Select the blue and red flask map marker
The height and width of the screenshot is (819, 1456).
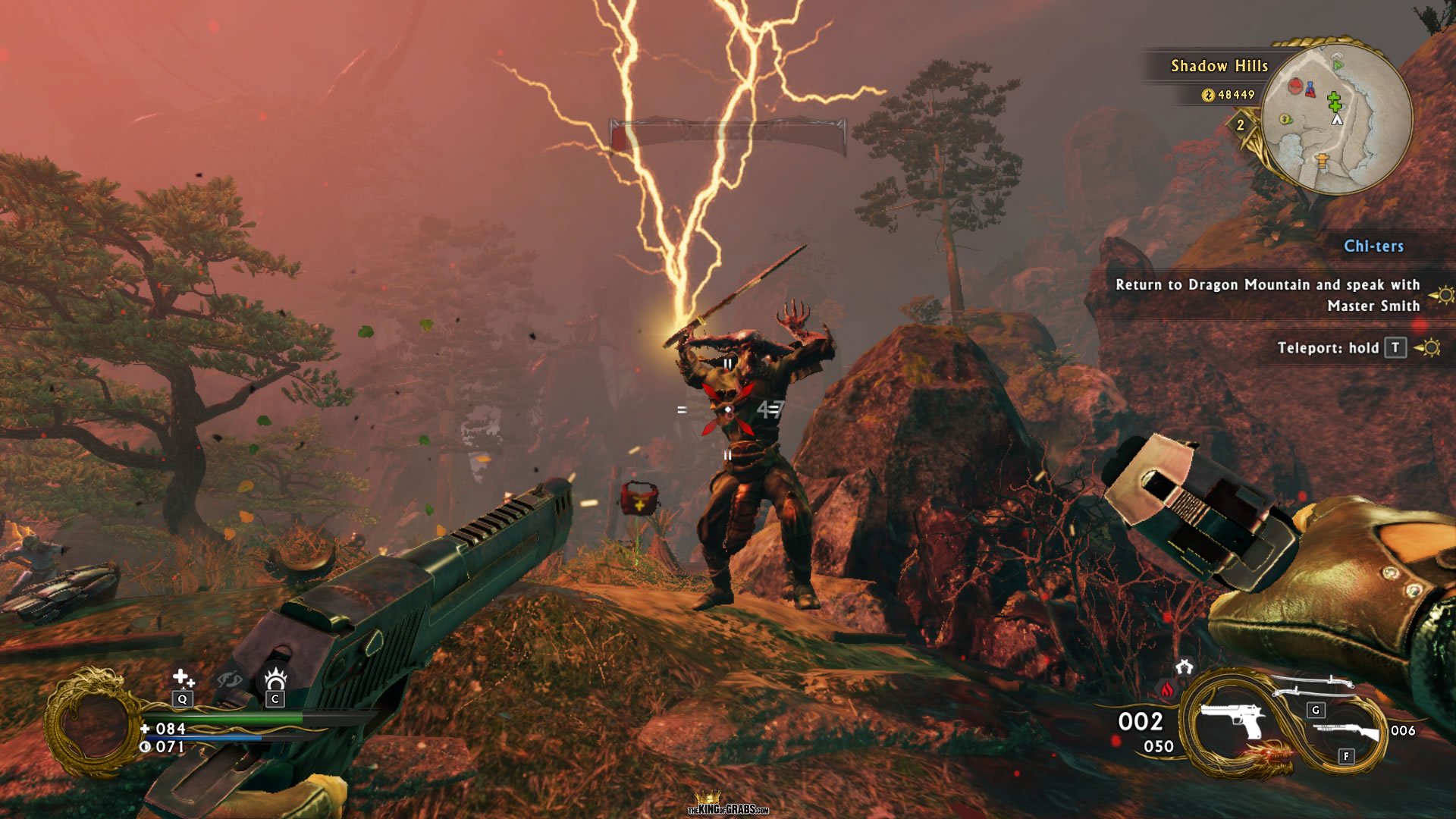coord(1310,90)
